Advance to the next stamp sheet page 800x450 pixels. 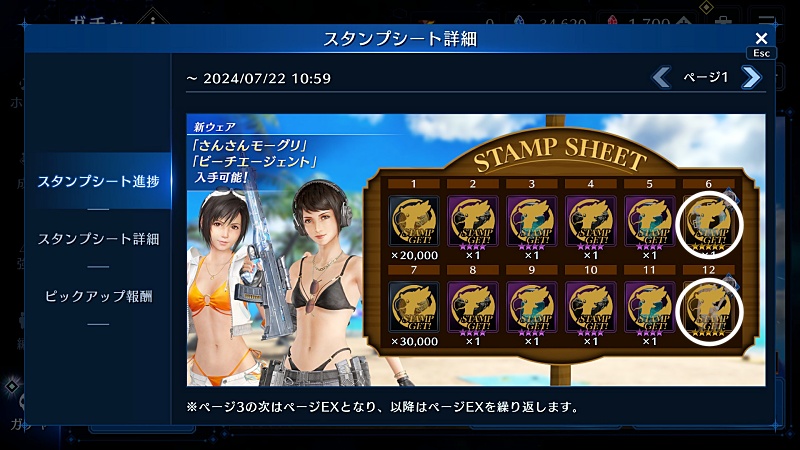[x=751, y=77]
